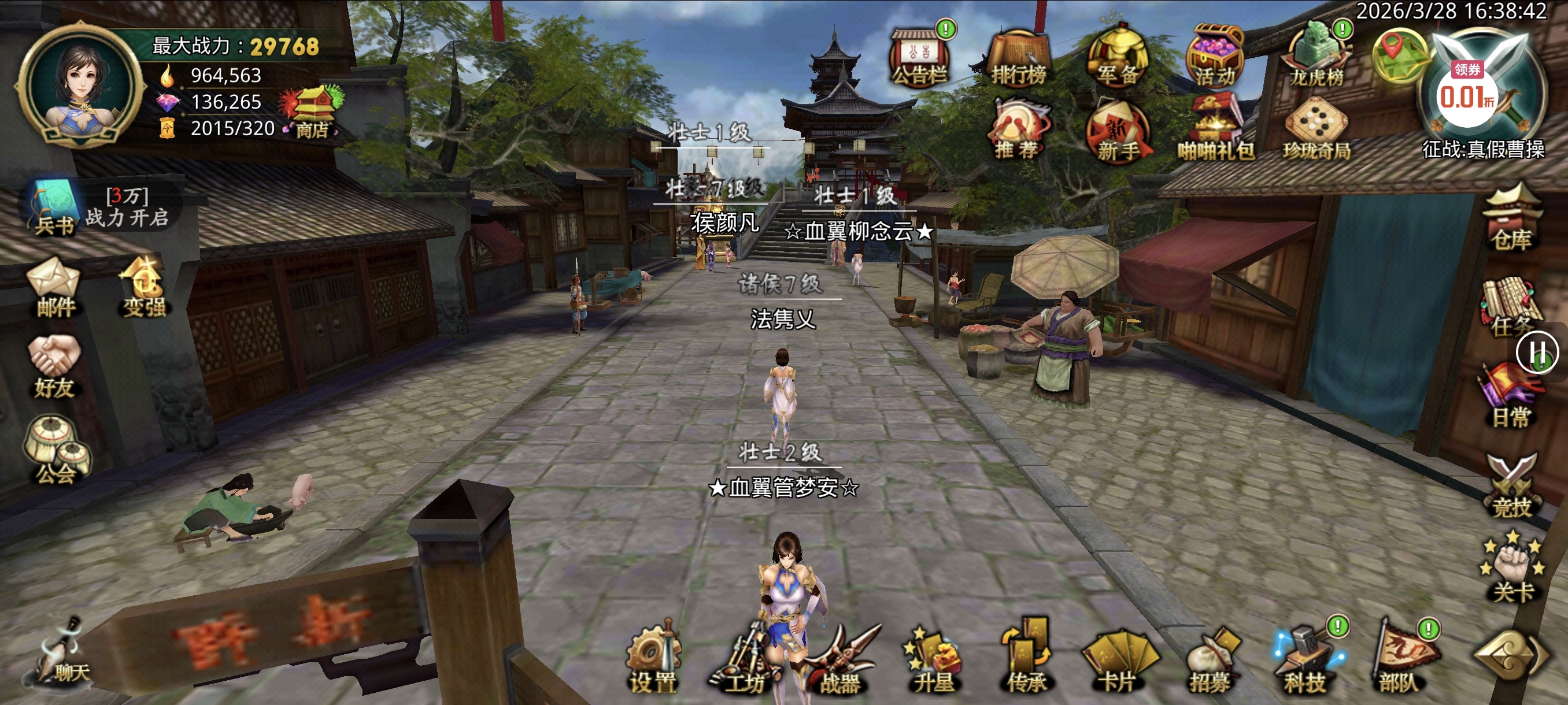The height and width of the screenshot is (705, 1568).
Task: Open the 变强 power-up guide
Action: click(143, 288)
